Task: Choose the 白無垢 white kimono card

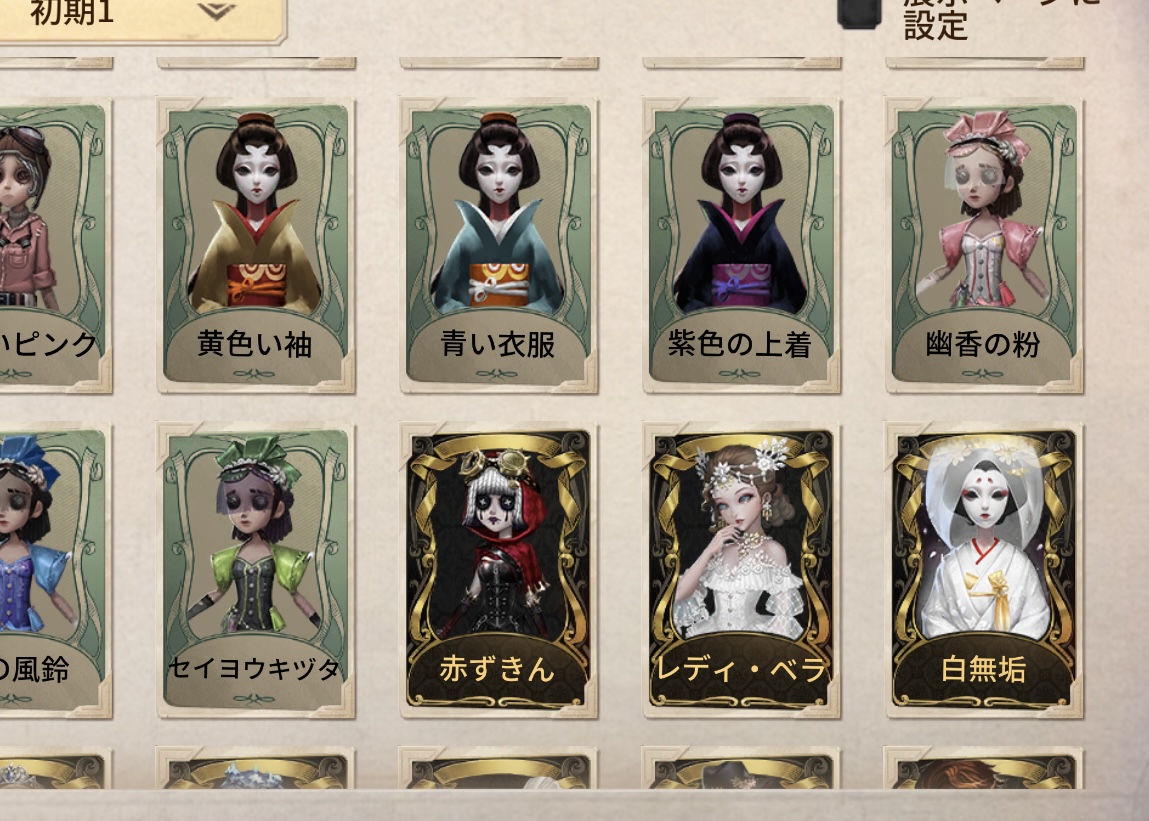Action: 984,569
